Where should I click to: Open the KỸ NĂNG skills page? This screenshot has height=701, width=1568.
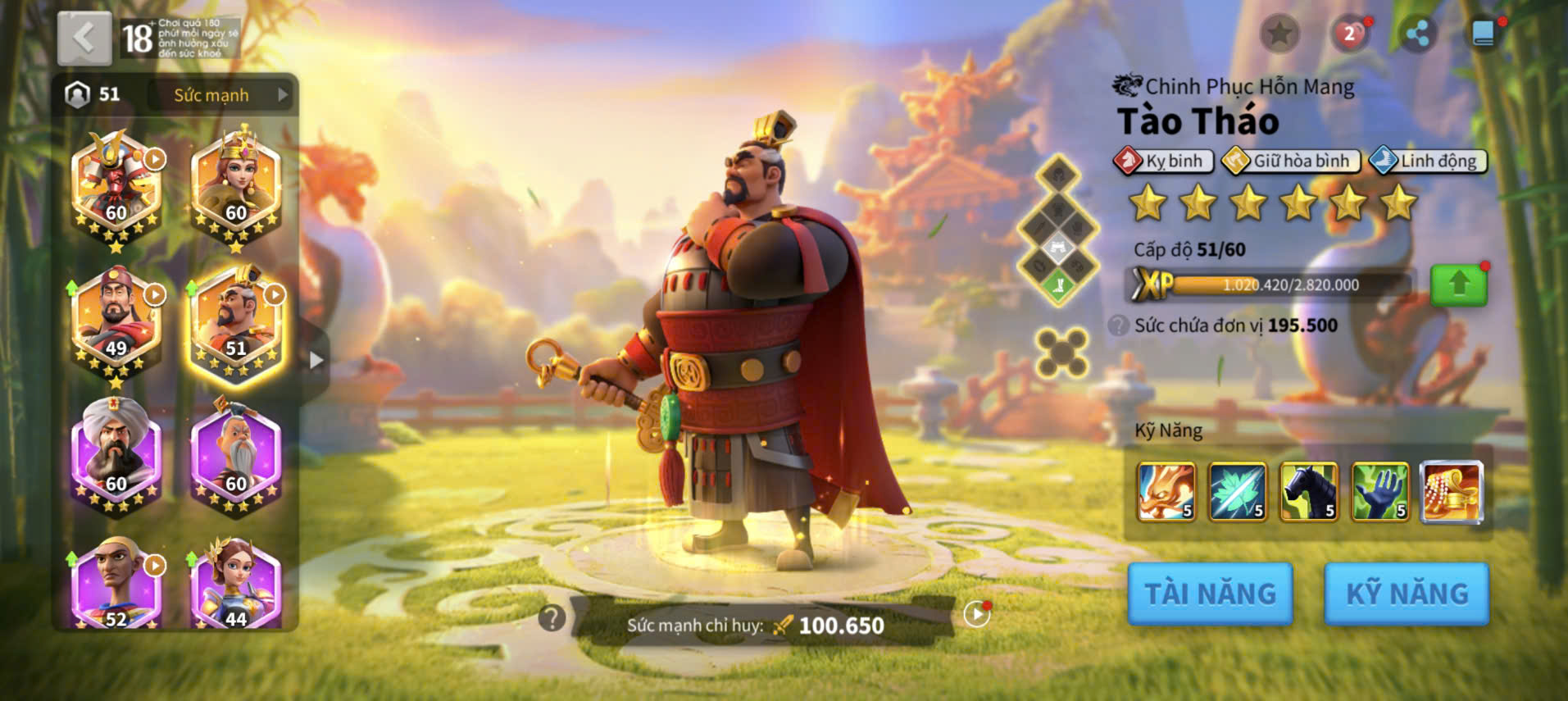[1407, 594]
